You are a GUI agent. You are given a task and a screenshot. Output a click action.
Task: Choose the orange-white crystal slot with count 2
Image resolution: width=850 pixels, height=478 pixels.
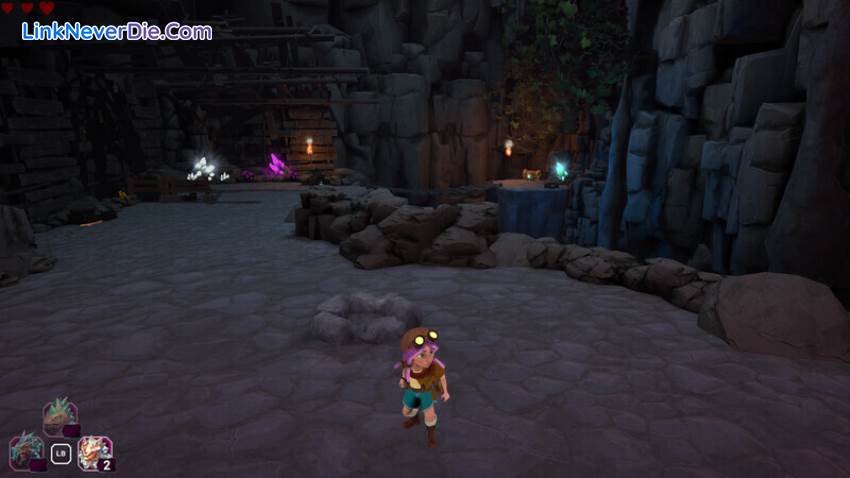click(95, 452)
